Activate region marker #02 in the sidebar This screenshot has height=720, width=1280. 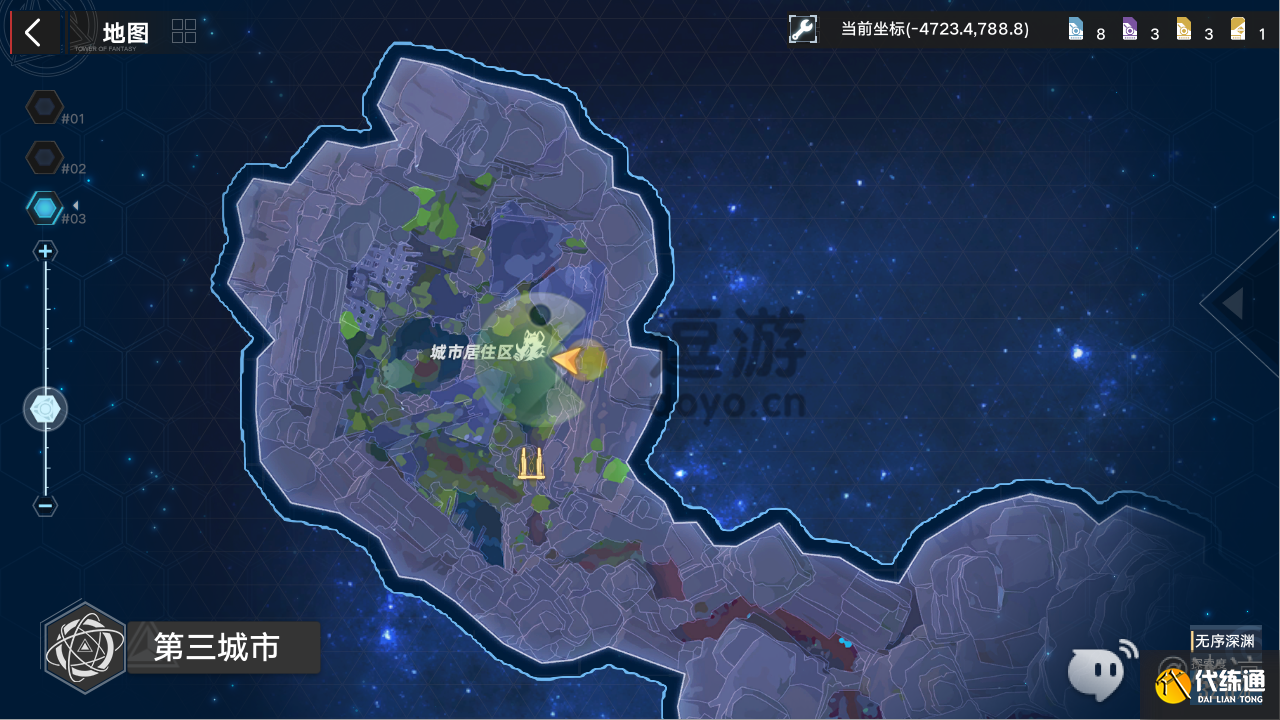[x=45, y=157]
